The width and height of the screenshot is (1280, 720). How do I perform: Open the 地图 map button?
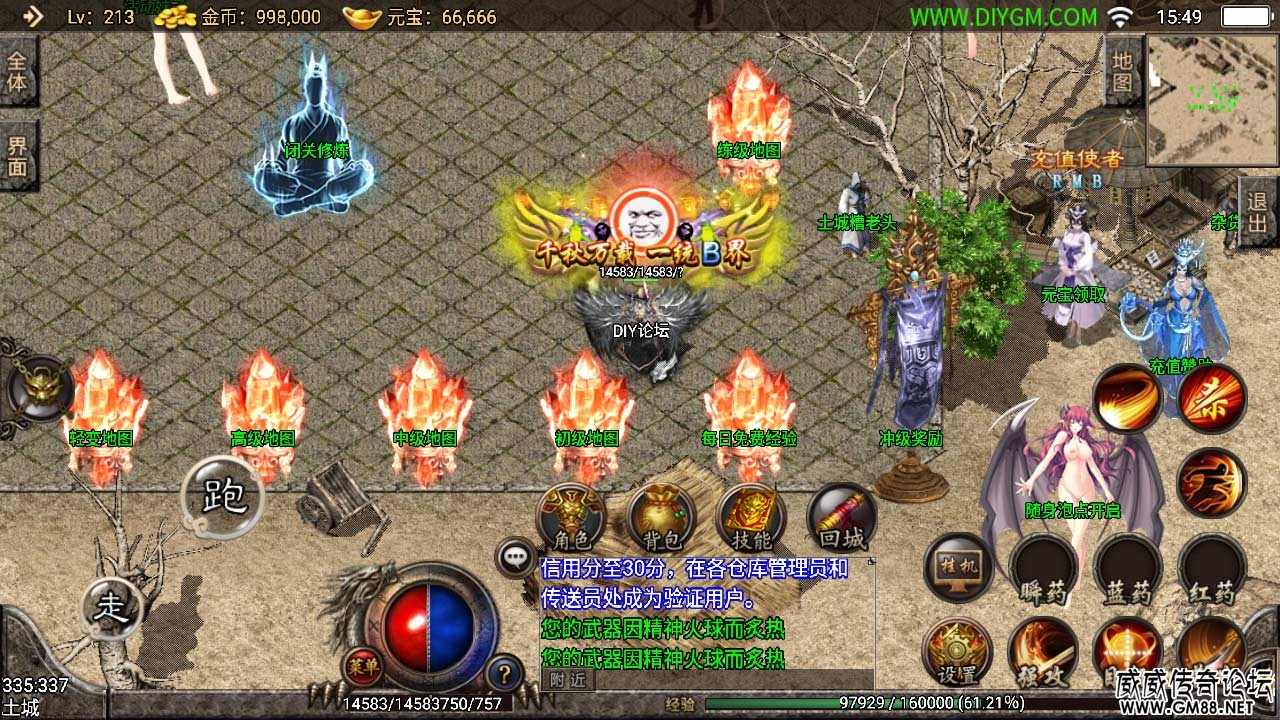point(1123,70)
